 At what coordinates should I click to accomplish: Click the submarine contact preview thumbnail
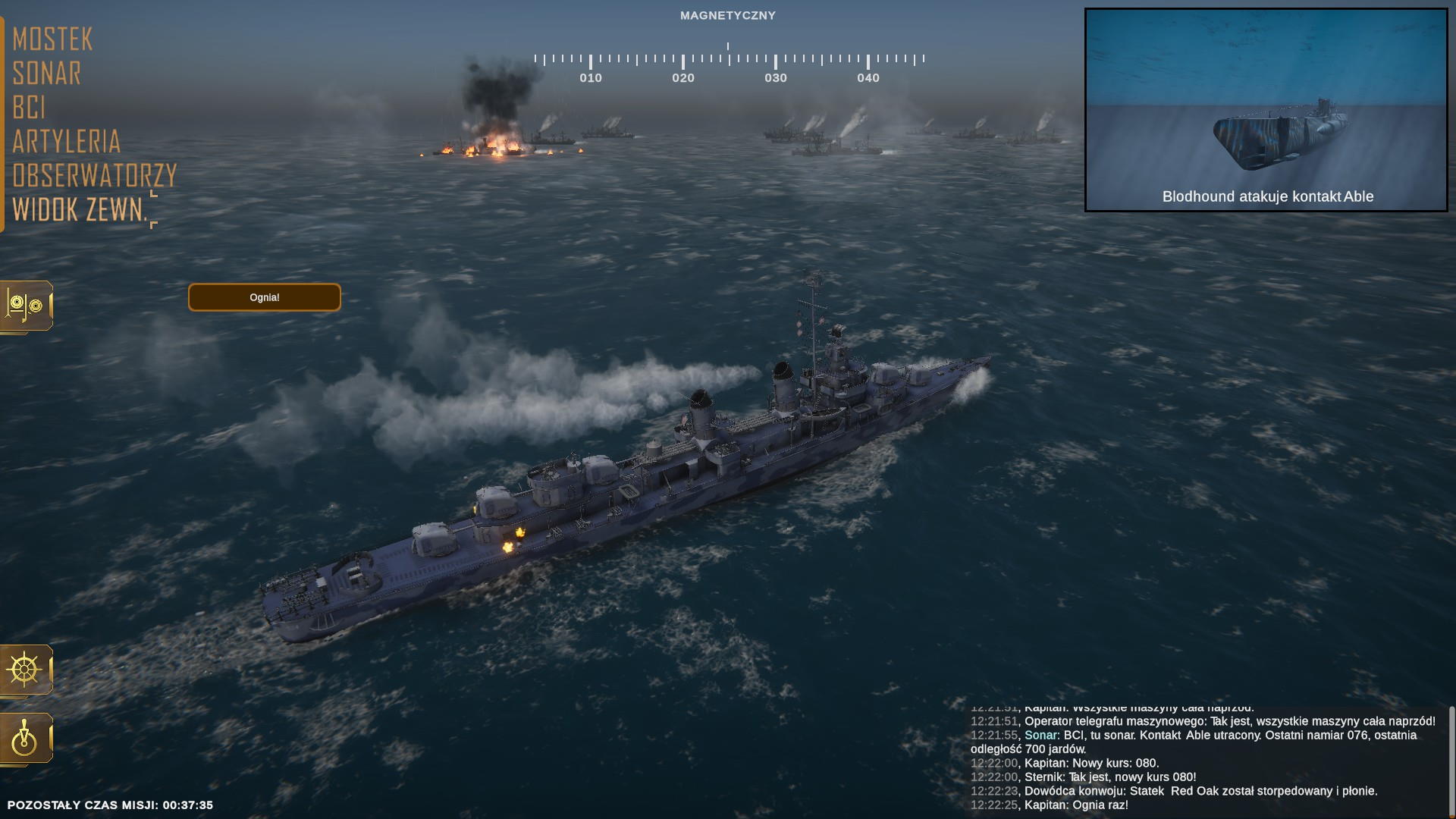[x=1266, y=110]
